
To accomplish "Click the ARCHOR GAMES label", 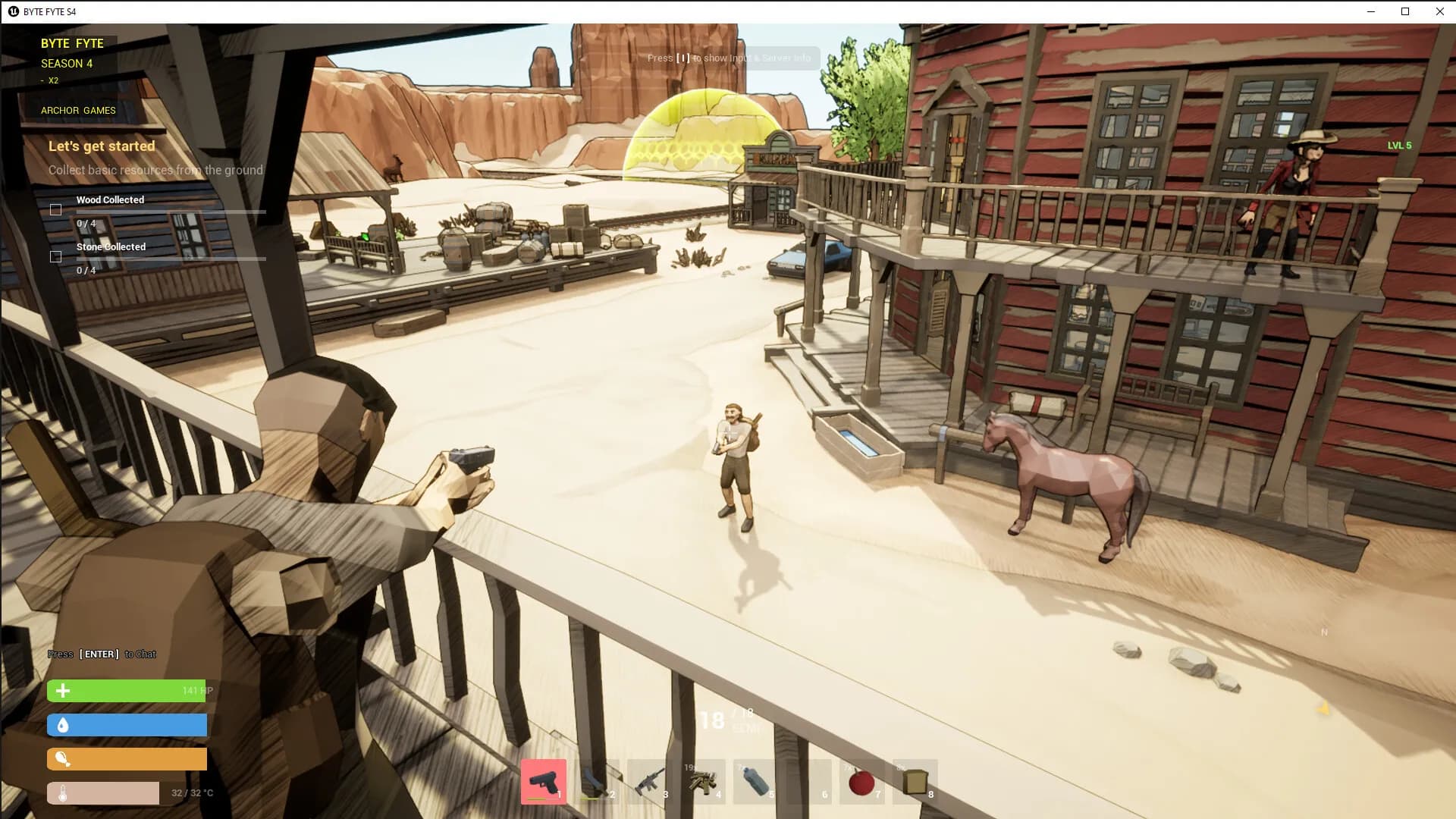I will pyautogui.click(x=78, y=110).
